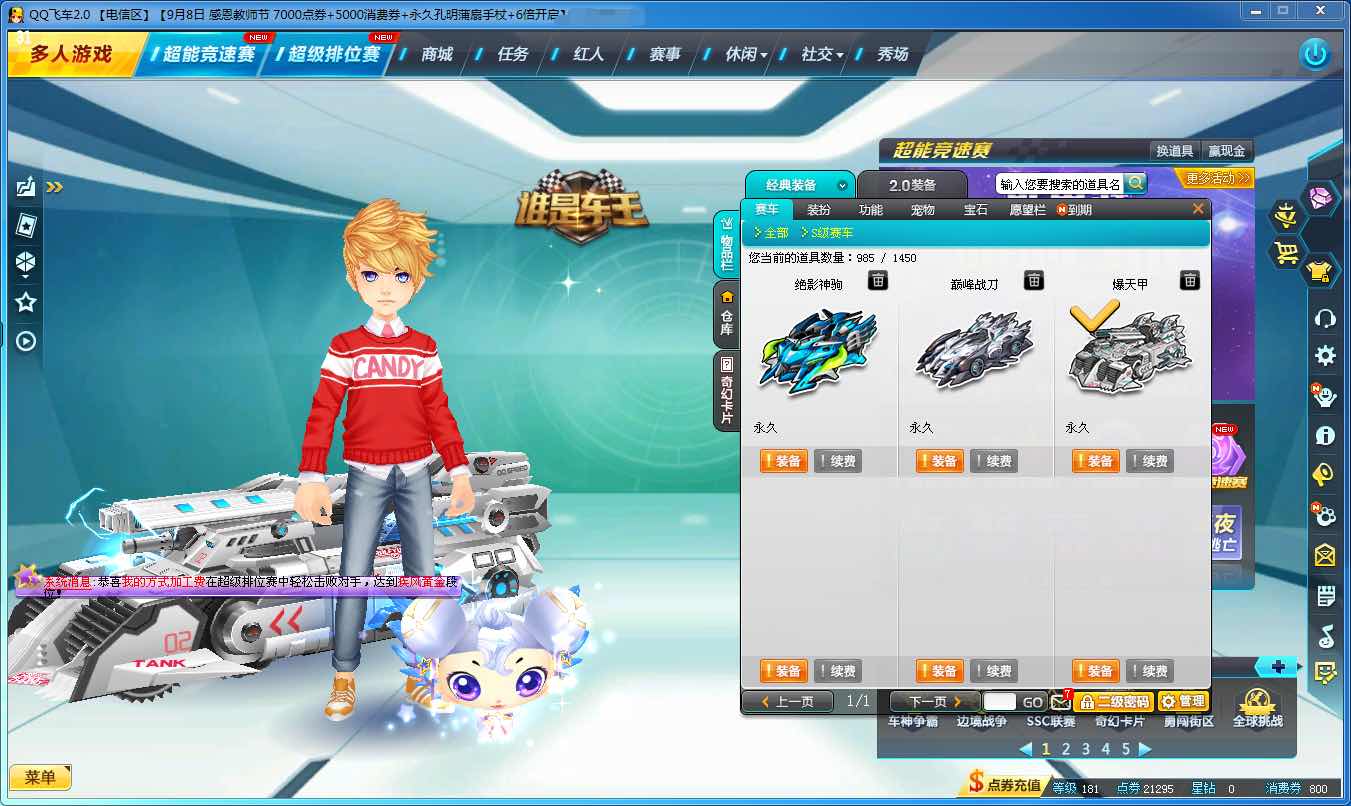Click the megaphone announcement icon on the right sidebar
The height and width of the screenshot is (806, 1351).
[x=1325, y=475]
